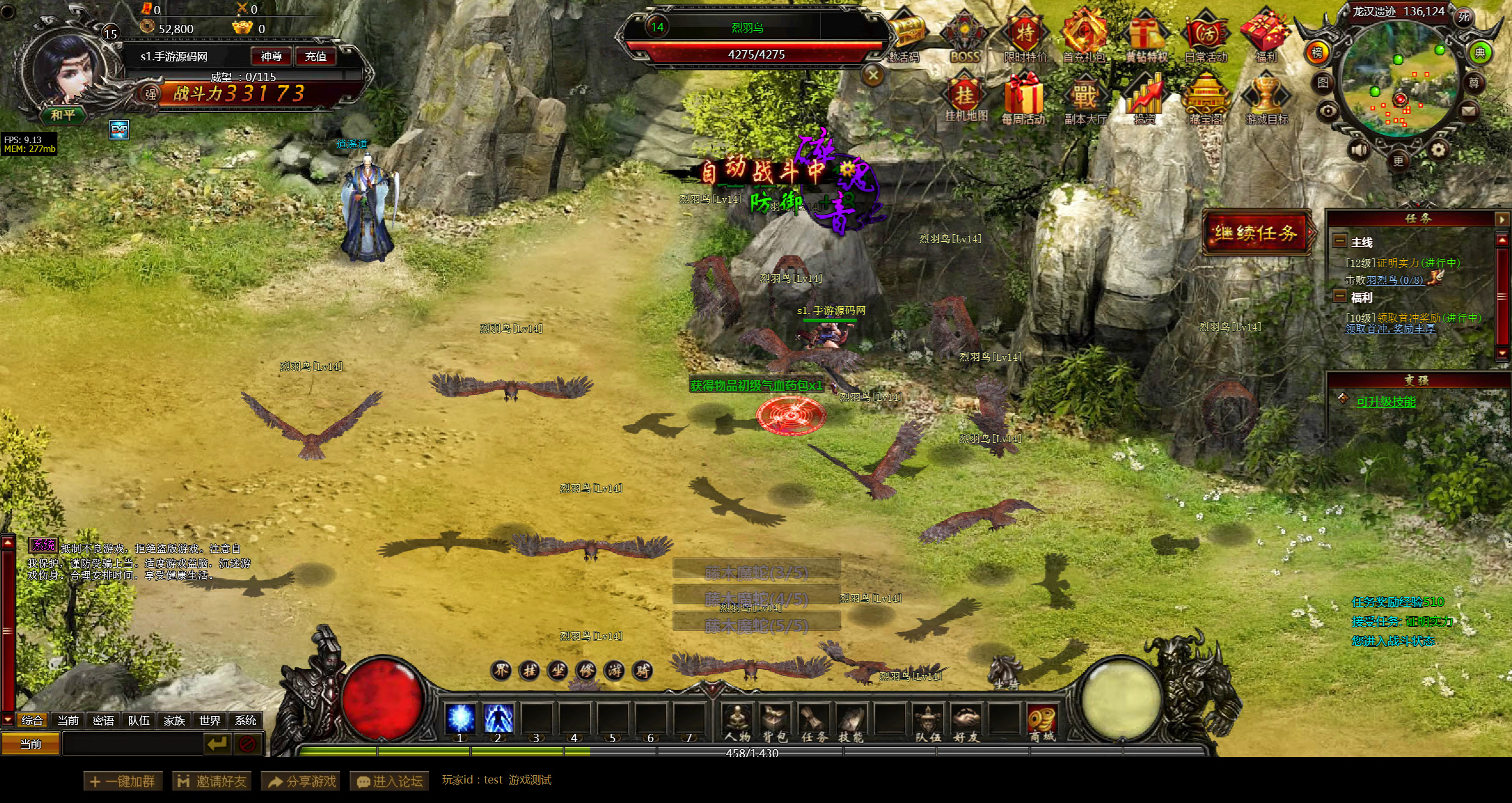
Task: Open the 充值 recharge button
Action: (315, 57)
